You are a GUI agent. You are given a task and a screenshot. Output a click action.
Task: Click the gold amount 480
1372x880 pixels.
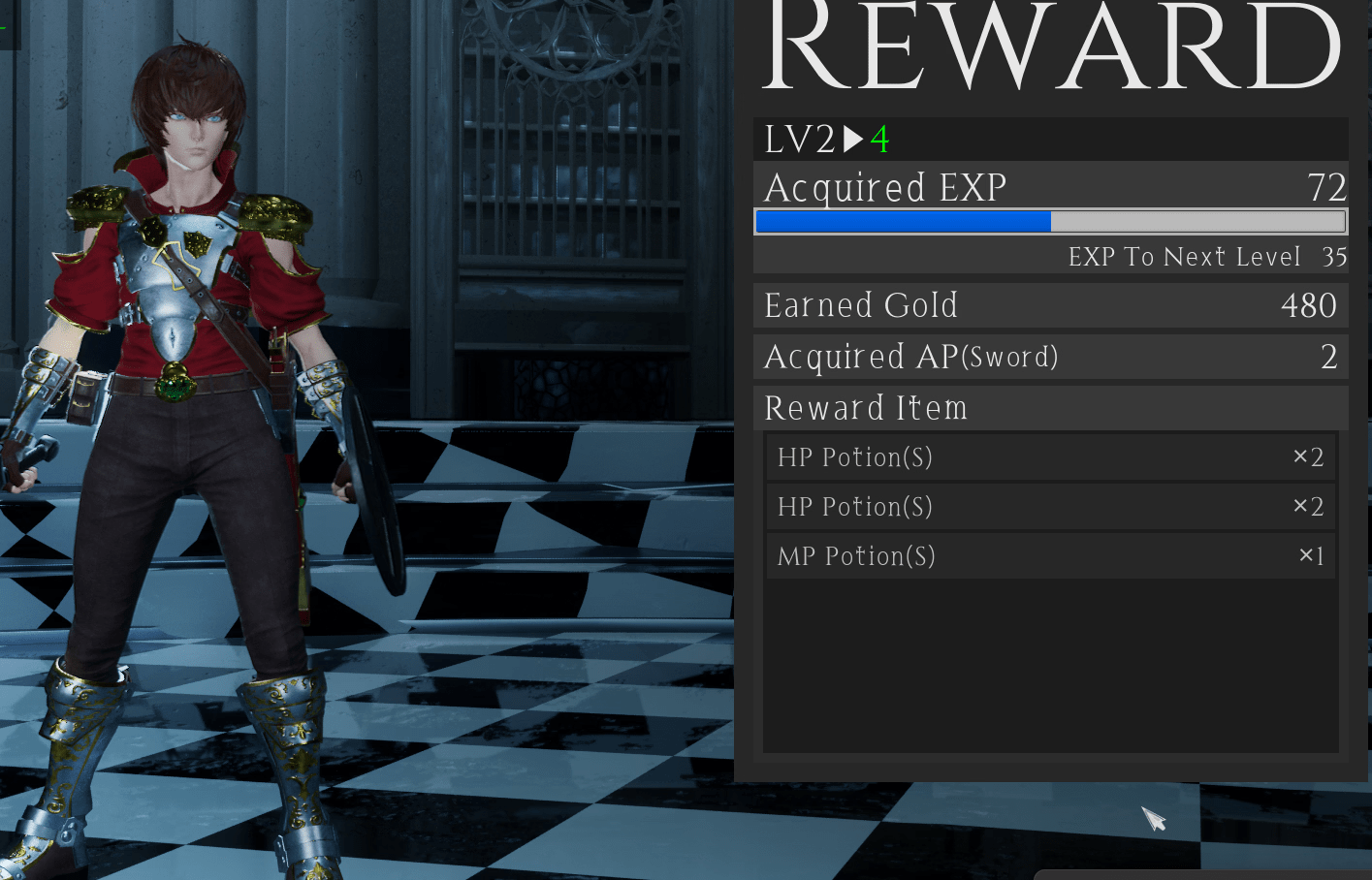click(1308, 305)
